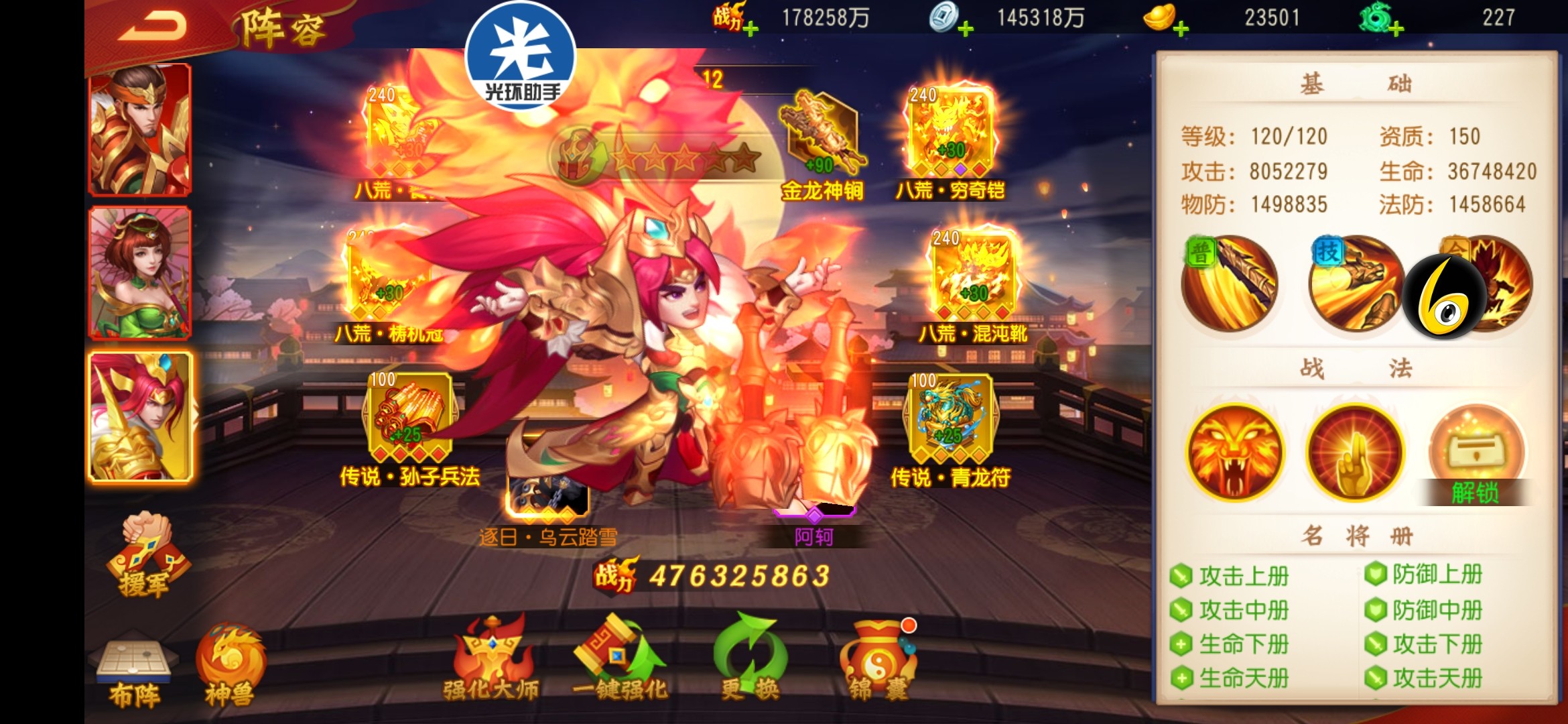The image size is (1568, 724).
Task: Go back with the return arrow
Action: click(x=152, y=27)
